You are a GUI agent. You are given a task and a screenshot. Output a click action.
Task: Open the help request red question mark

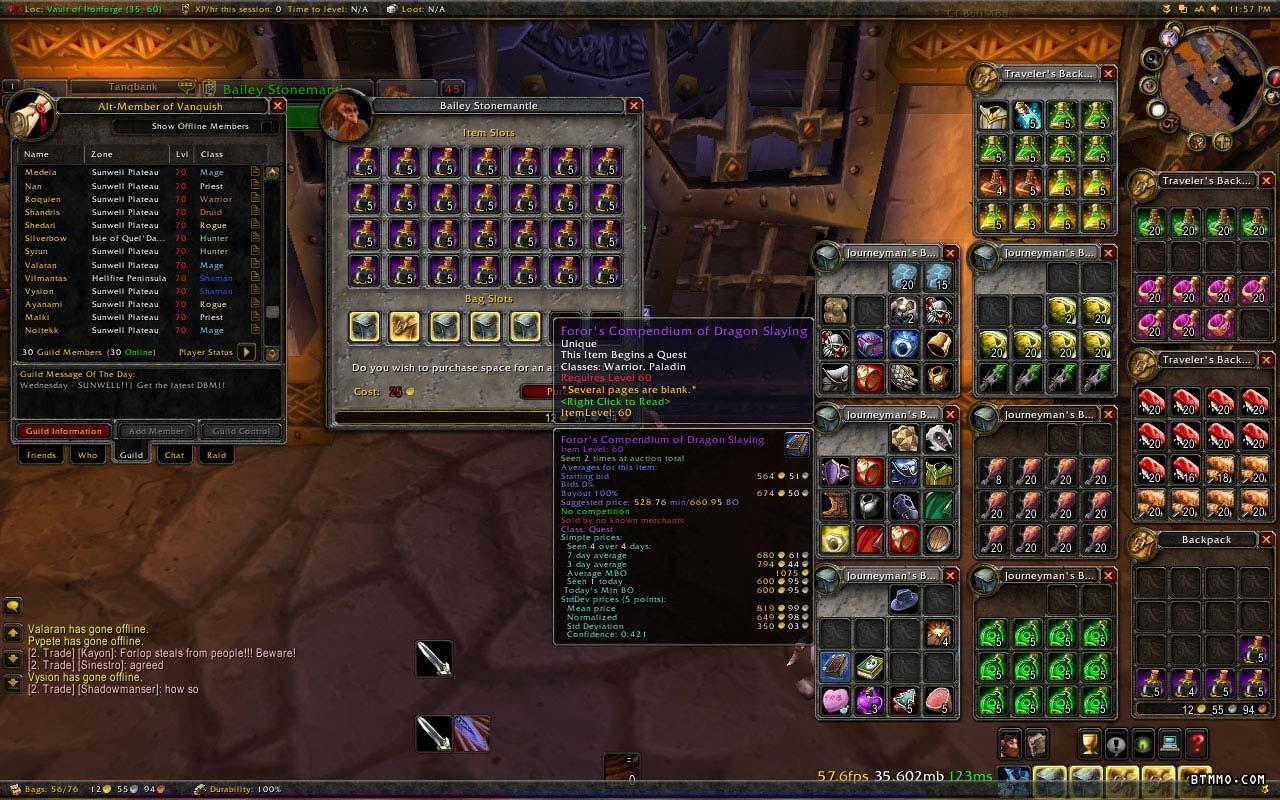1196,743
